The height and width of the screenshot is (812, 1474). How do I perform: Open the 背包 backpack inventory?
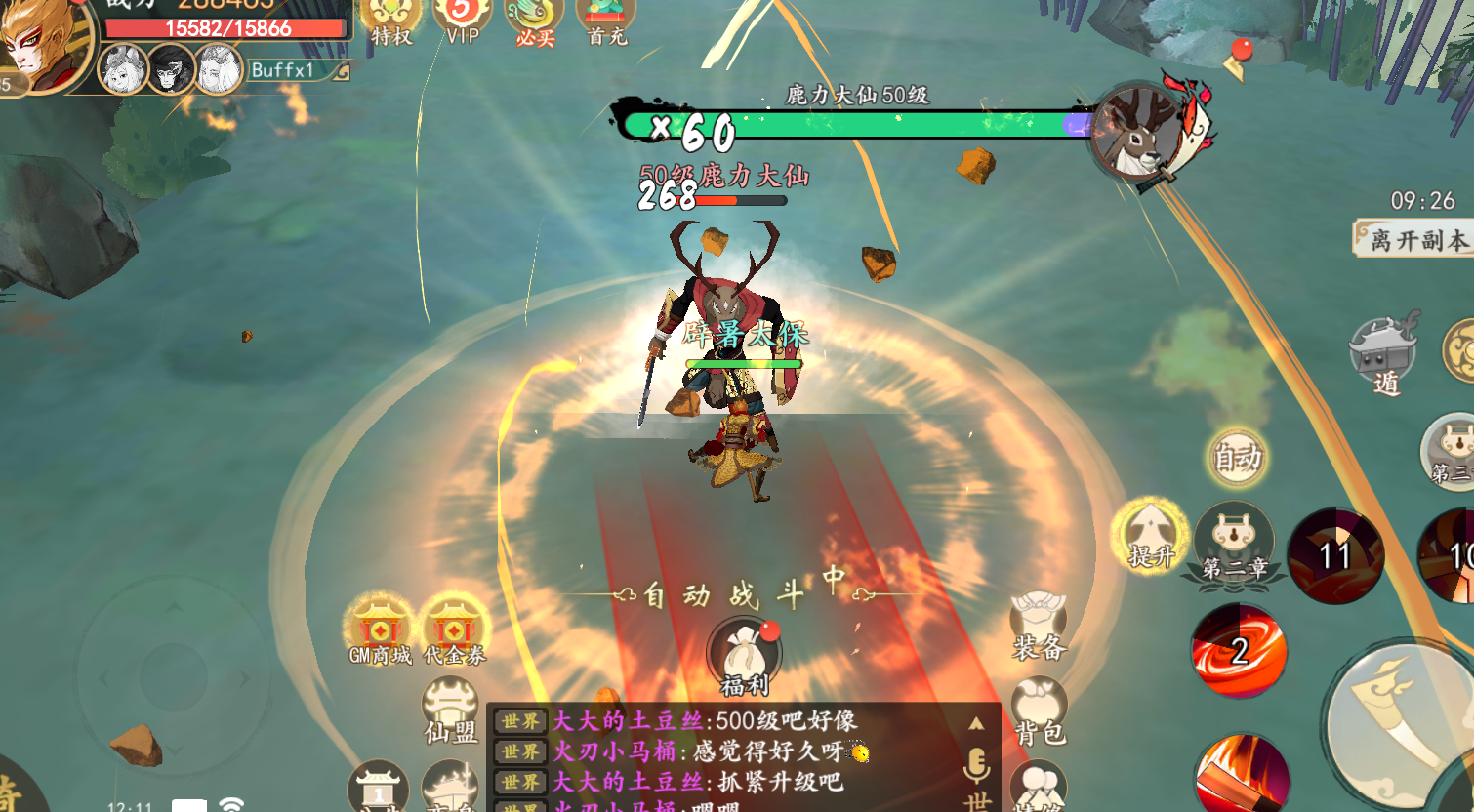[1039, 712]
